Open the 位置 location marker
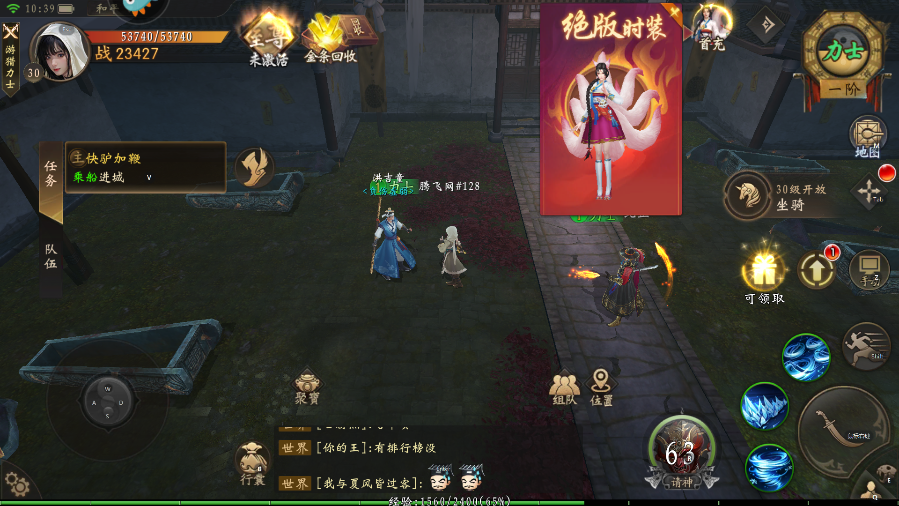 (x=601, y=387)
